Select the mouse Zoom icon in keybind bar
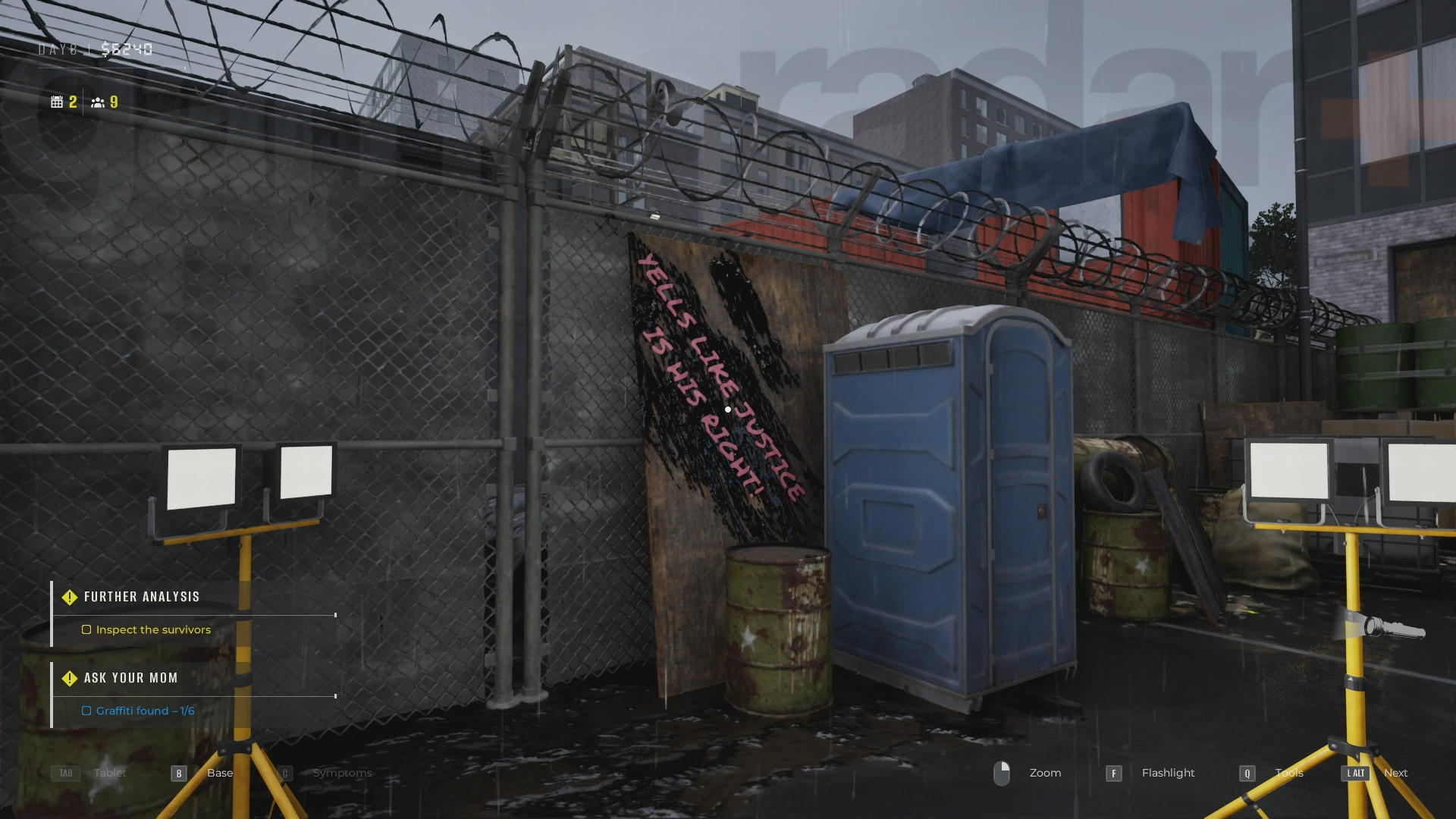1456x819 pixels. coord(1003,773)
